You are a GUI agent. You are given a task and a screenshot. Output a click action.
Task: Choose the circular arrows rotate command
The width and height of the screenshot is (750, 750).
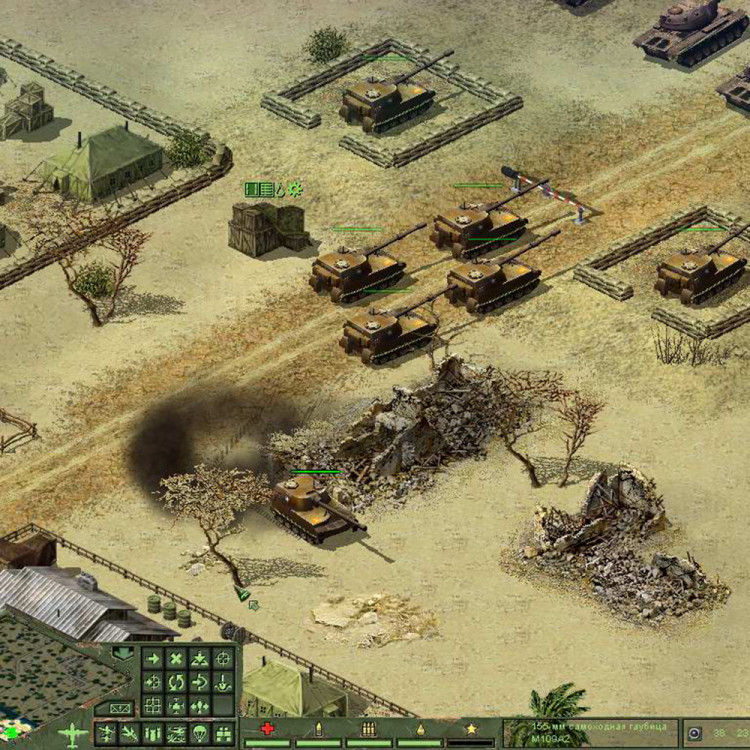click(x=176, y=683)
